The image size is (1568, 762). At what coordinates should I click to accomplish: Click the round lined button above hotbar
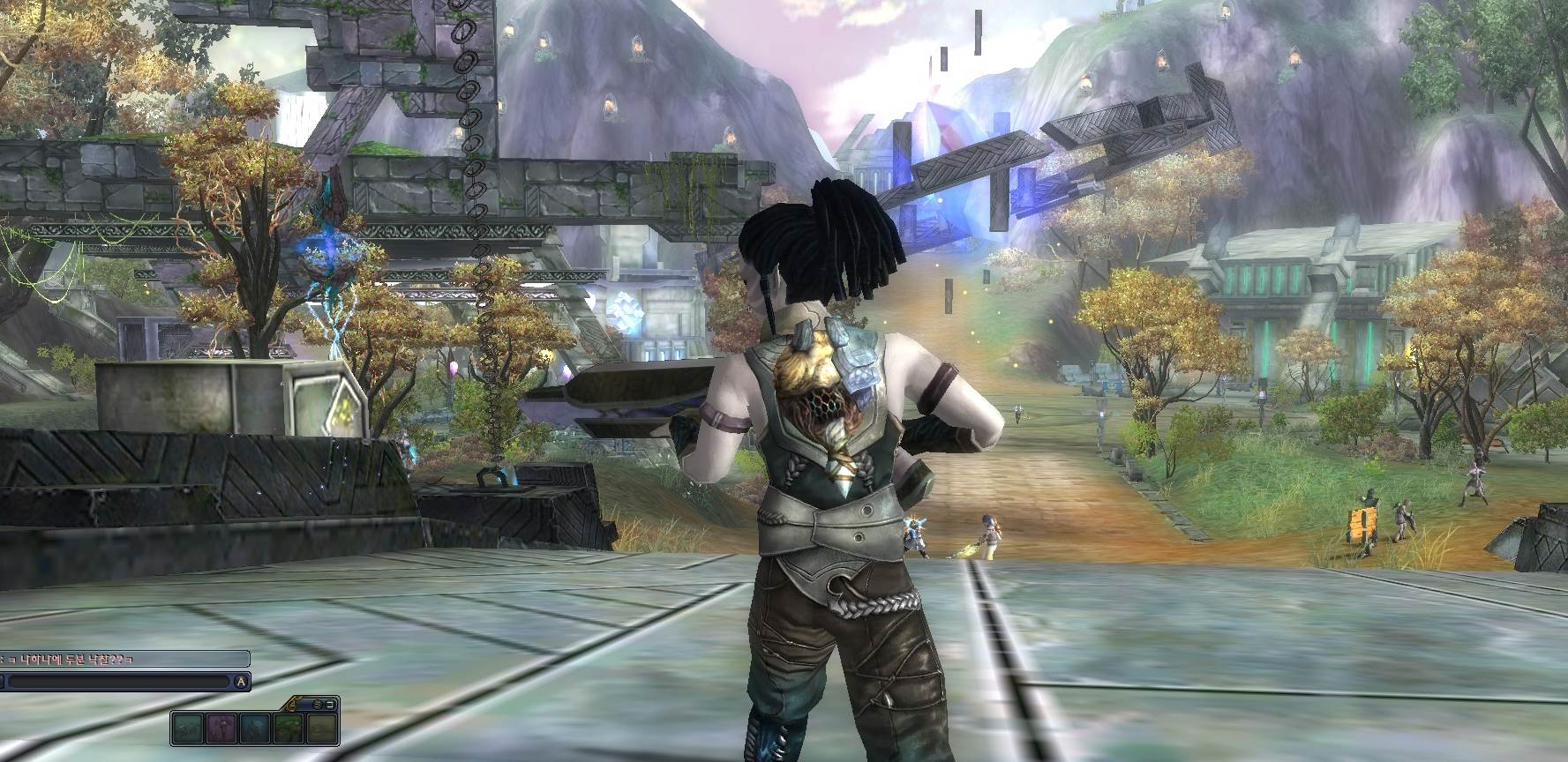(318, 704)
